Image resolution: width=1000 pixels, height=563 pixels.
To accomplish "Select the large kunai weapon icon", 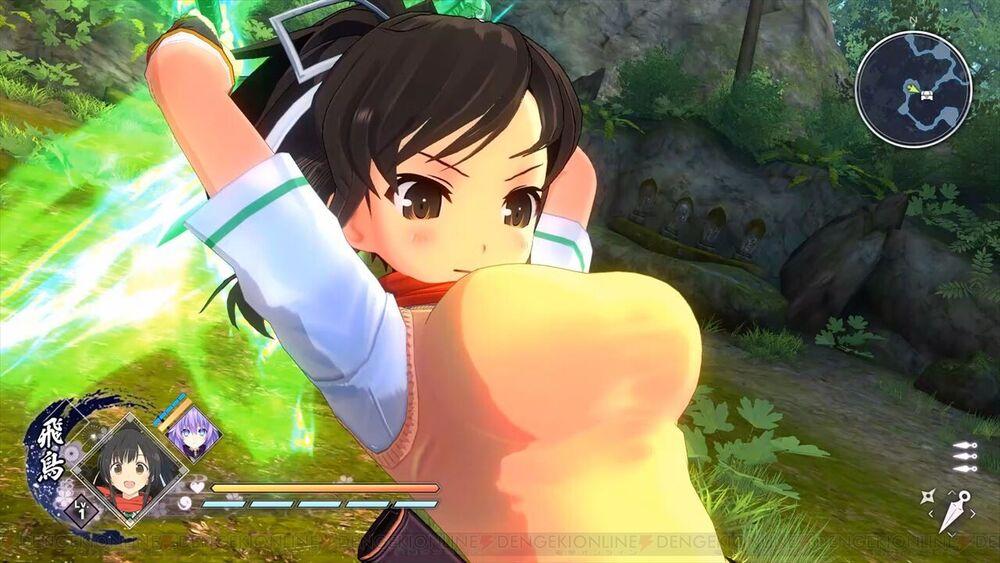I will pos(955,509).
